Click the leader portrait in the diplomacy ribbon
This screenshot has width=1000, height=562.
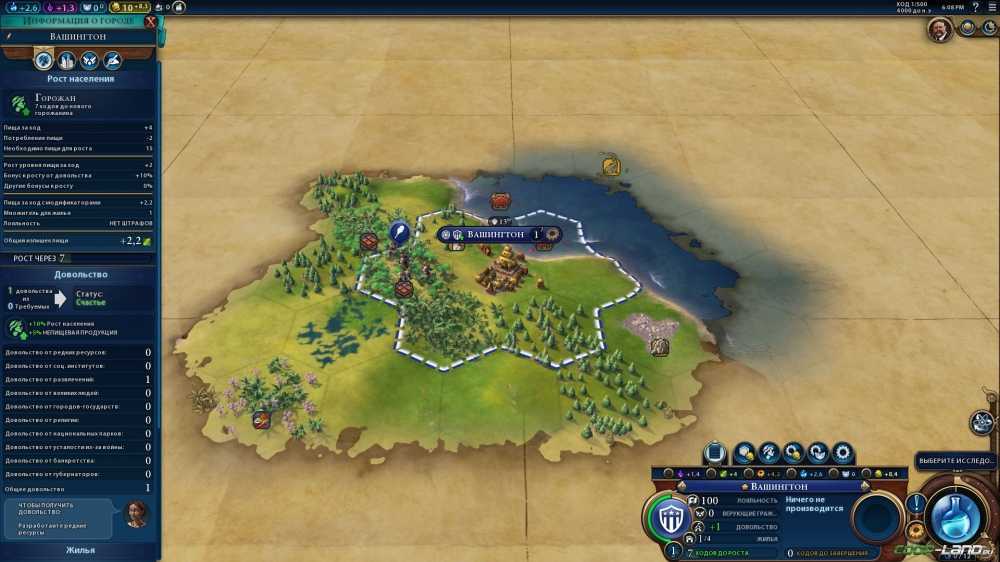tap(939, 30)
